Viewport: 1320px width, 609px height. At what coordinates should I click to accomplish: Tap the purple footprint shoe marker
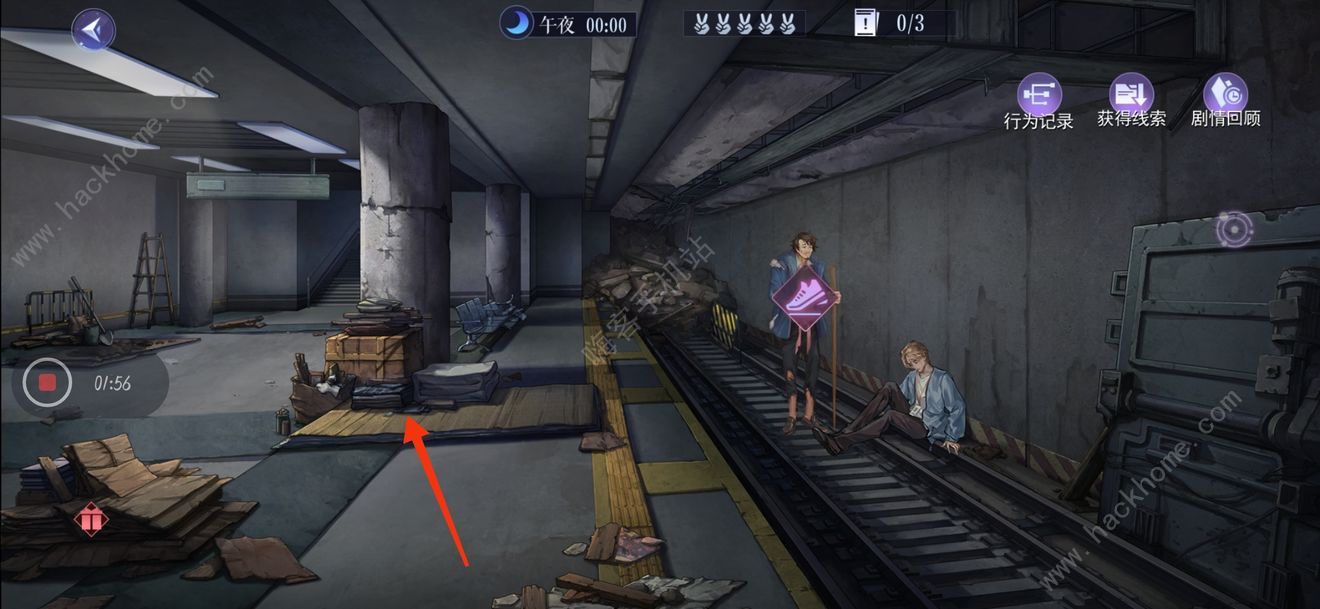coord(800,297)
